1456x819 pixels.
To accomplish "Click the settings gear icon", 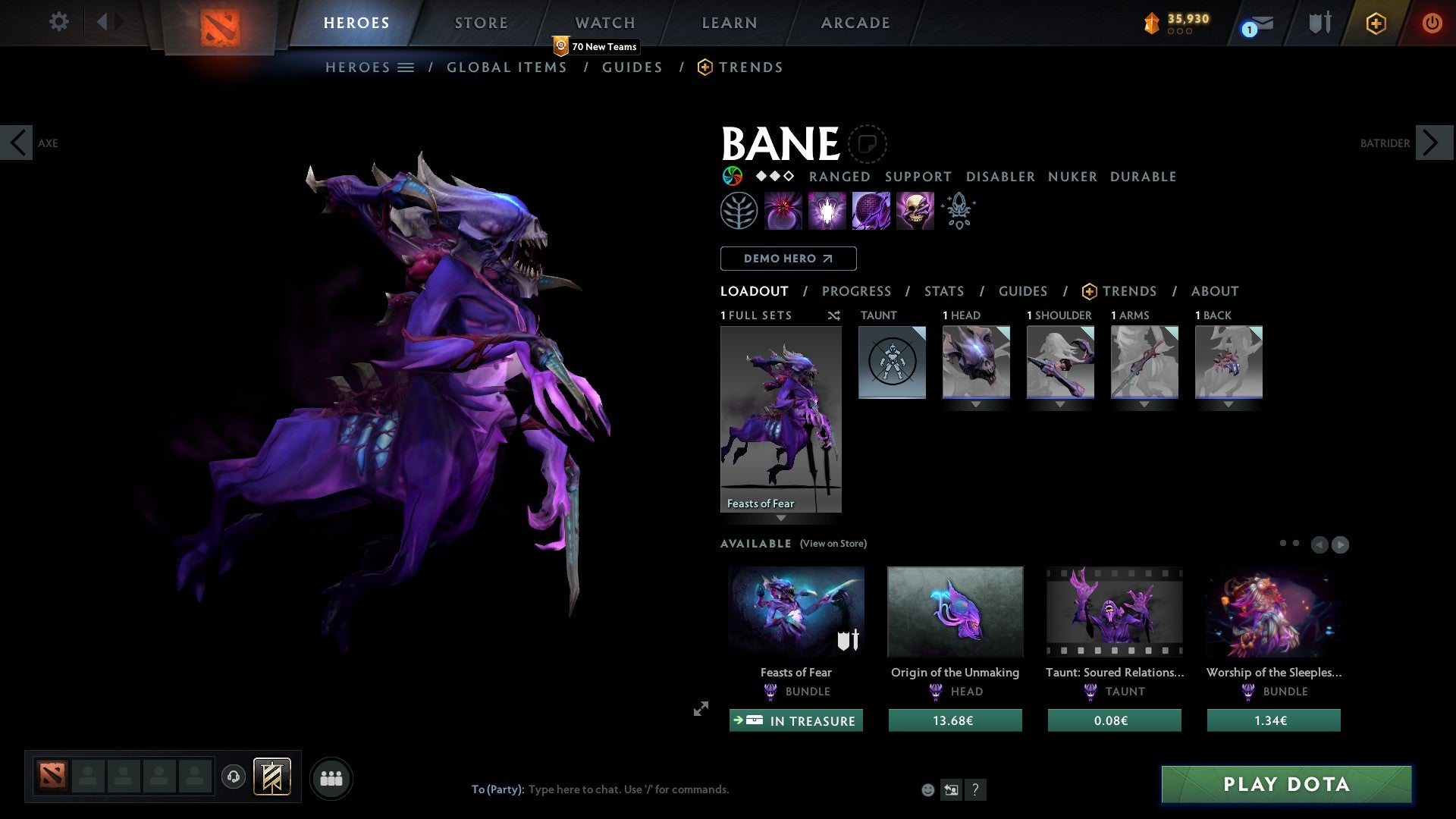I will coord(59,22).
